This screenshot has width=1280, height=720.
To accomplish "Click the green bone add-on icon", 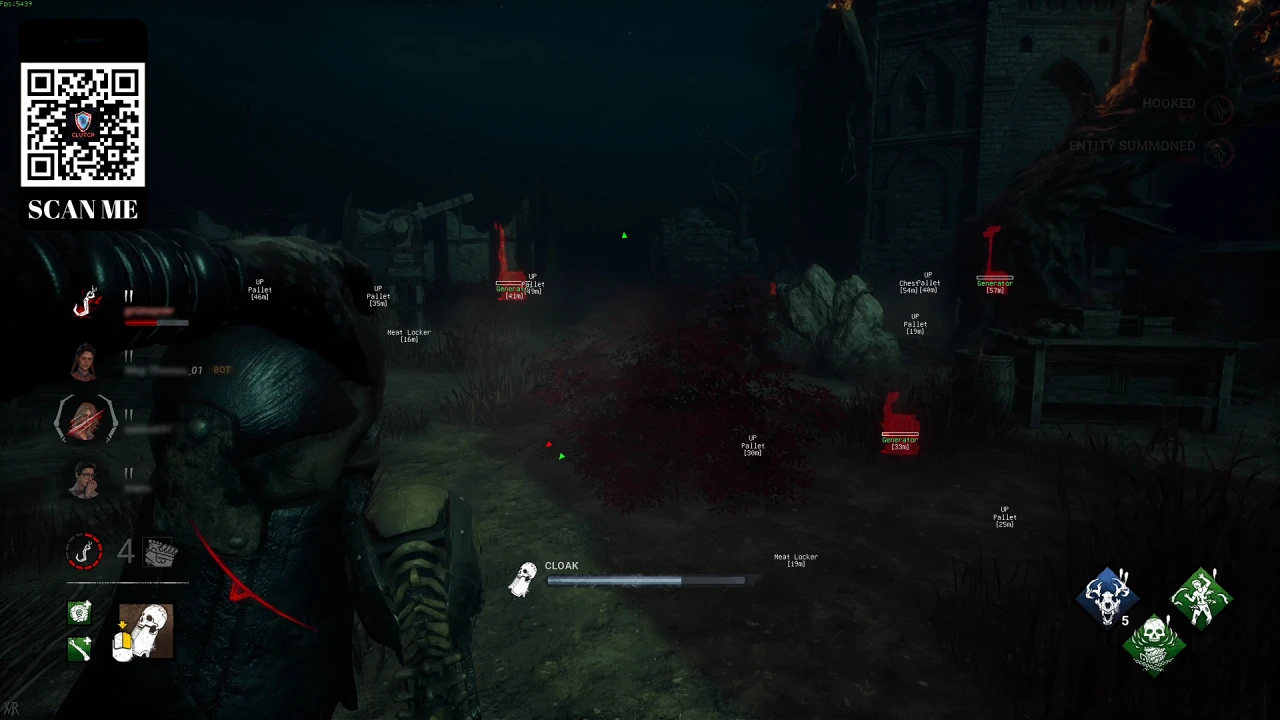I will tap(79, 649).
